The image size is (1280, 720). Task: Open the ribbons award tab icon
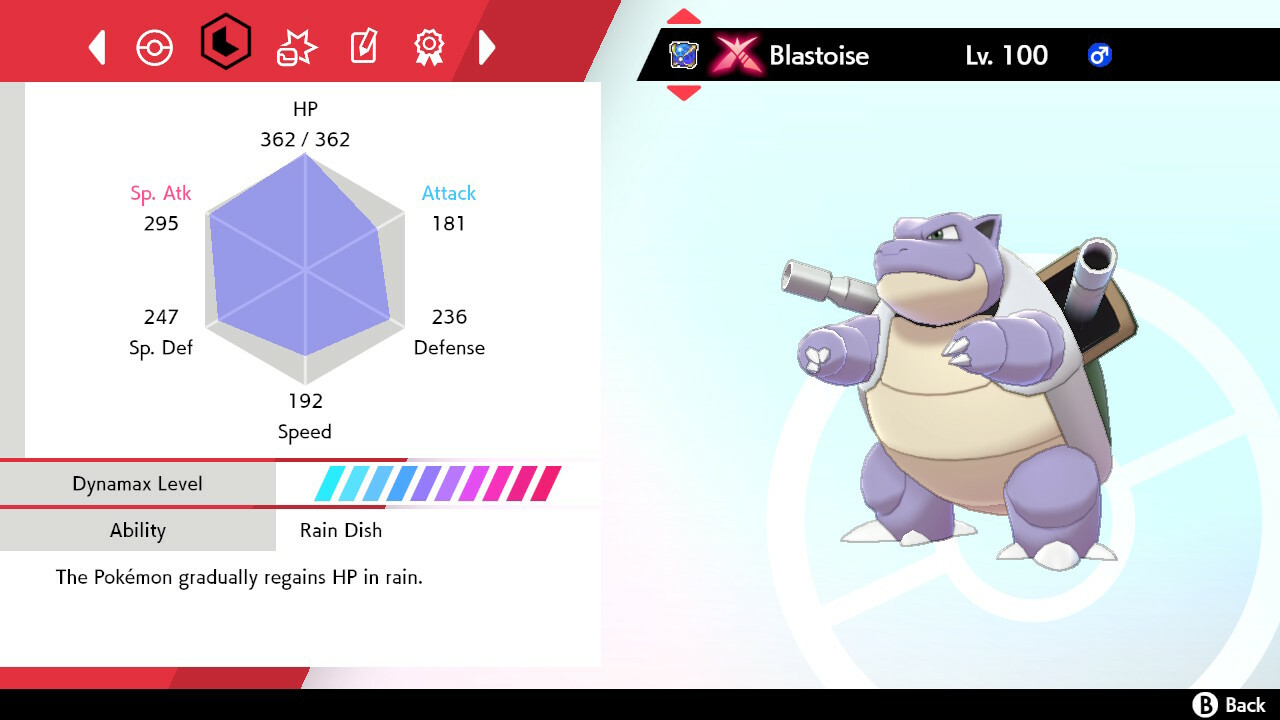[x=429, y=46]
